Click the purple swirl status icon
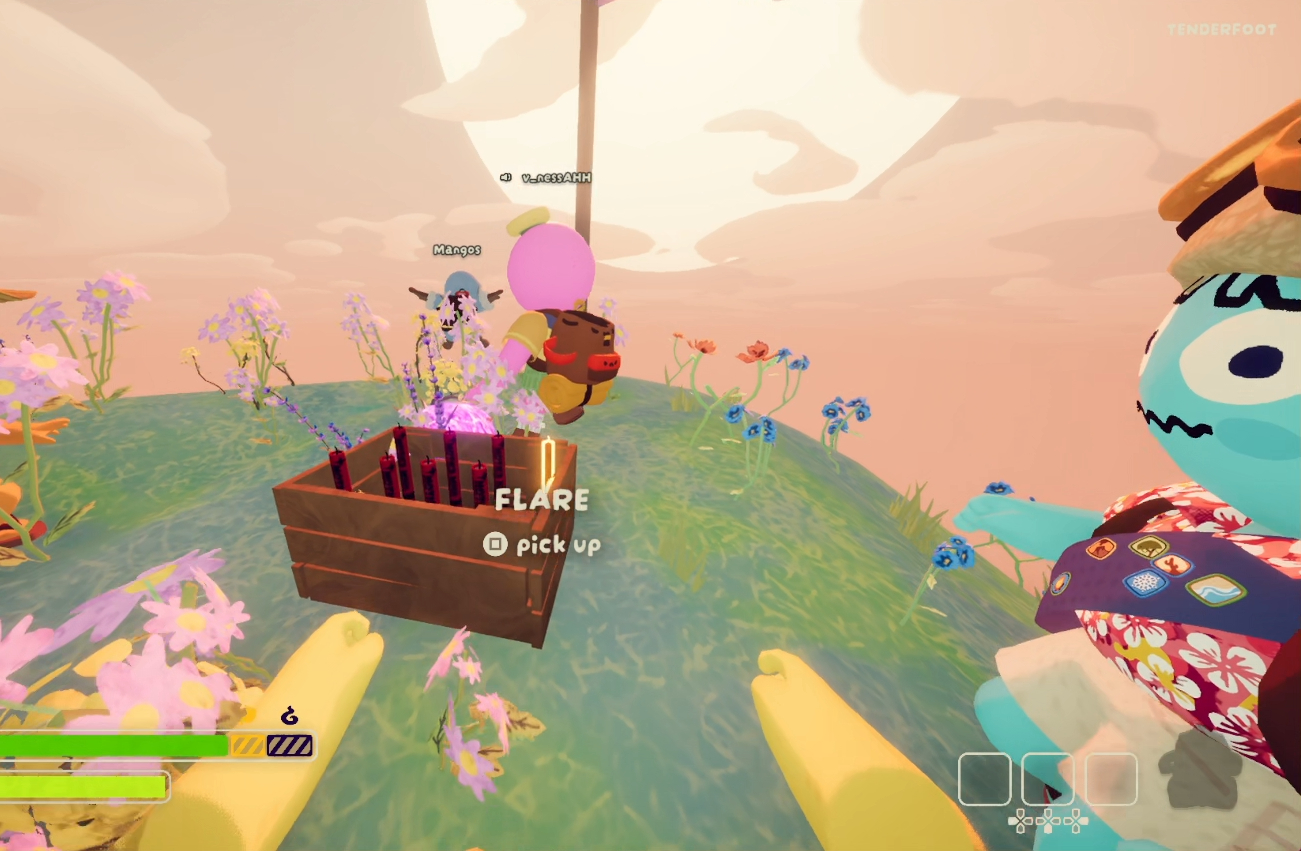1301x851 pixels. (290, 716)
